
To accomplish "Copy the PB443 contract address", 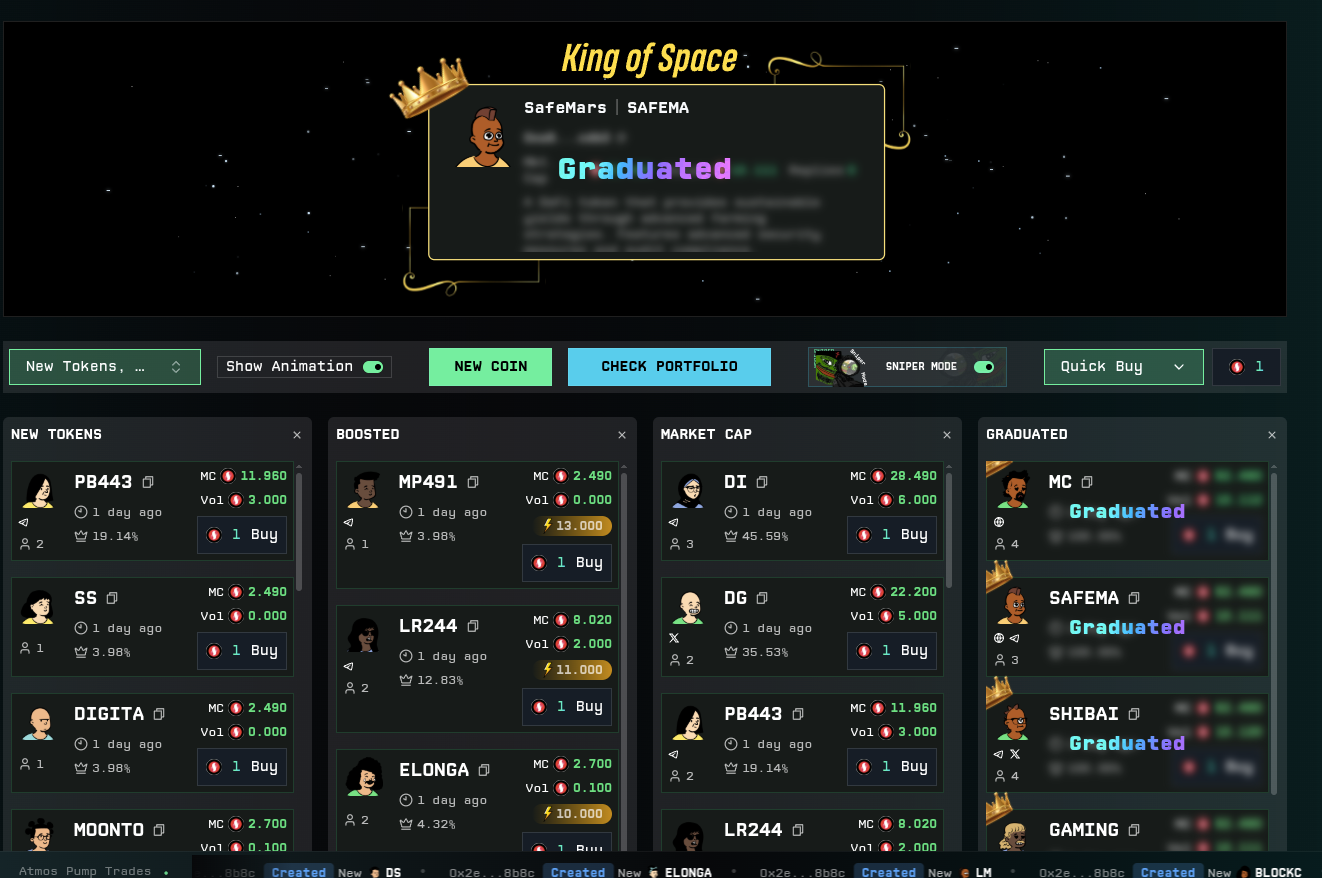I will [147, 482].
